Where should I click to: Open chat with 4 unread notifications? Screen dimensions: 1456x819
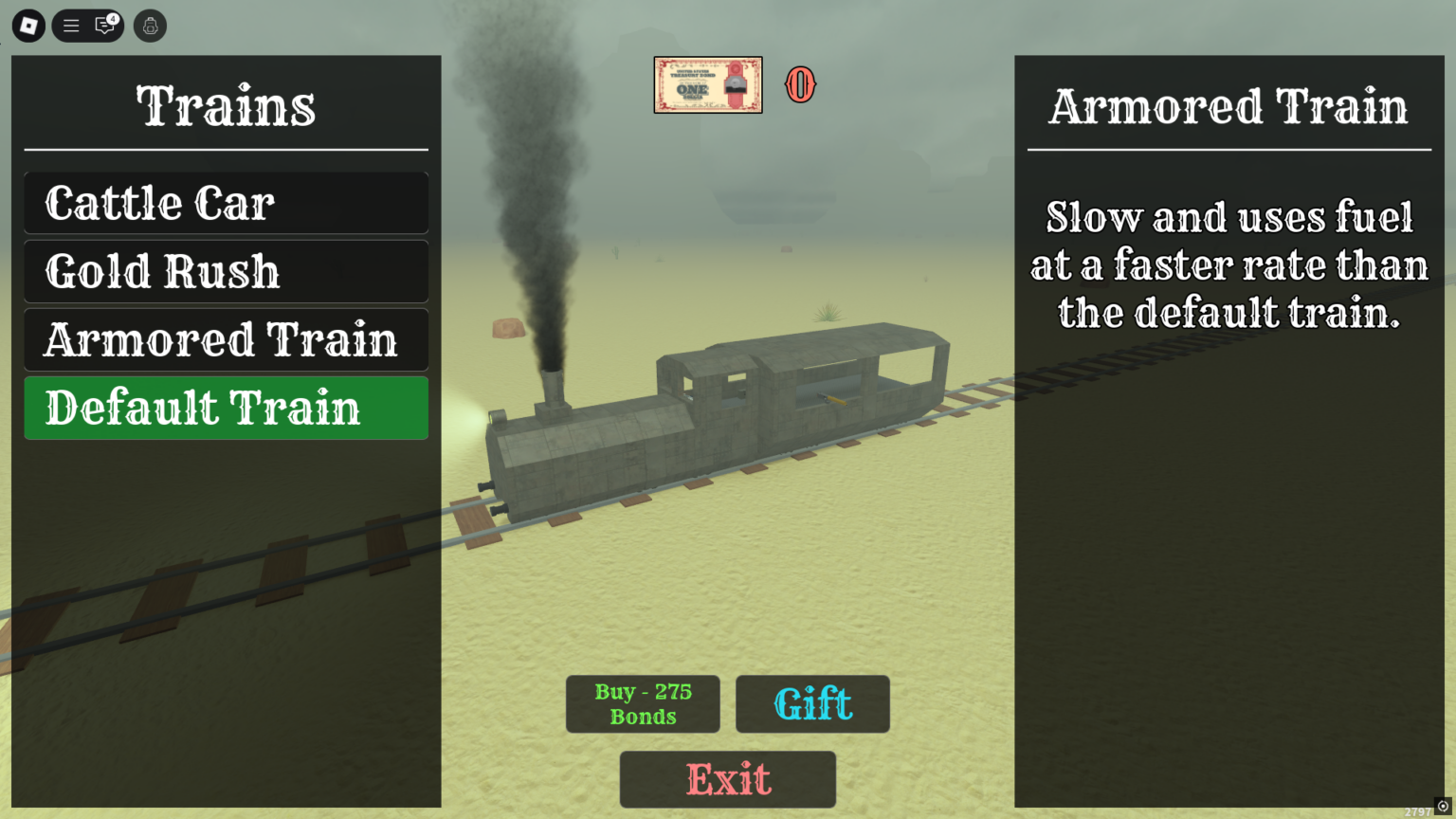pos(102,27)
